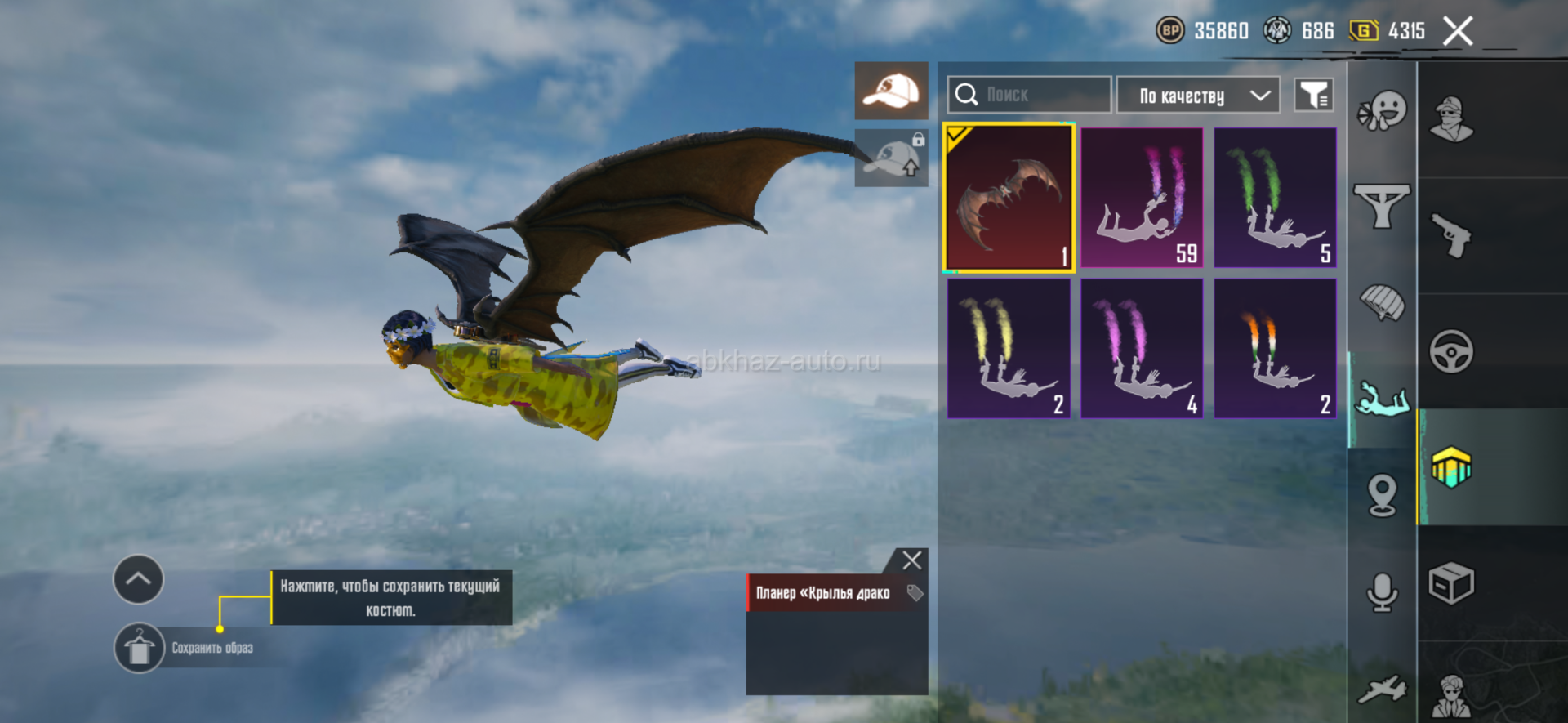
Task: Click the search field labeled Поиск
Action: pos(1029,95)
